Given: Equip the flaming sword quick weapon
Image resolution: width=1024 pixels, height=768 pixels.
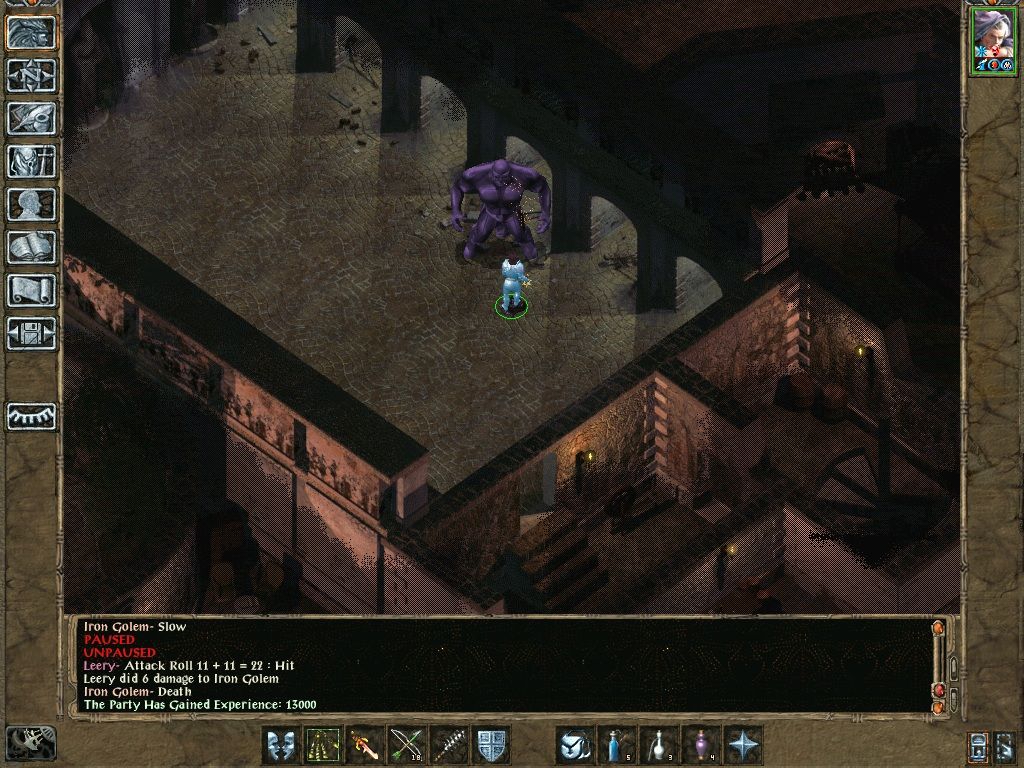Looking at the screenshot, I should pos(364,745).
